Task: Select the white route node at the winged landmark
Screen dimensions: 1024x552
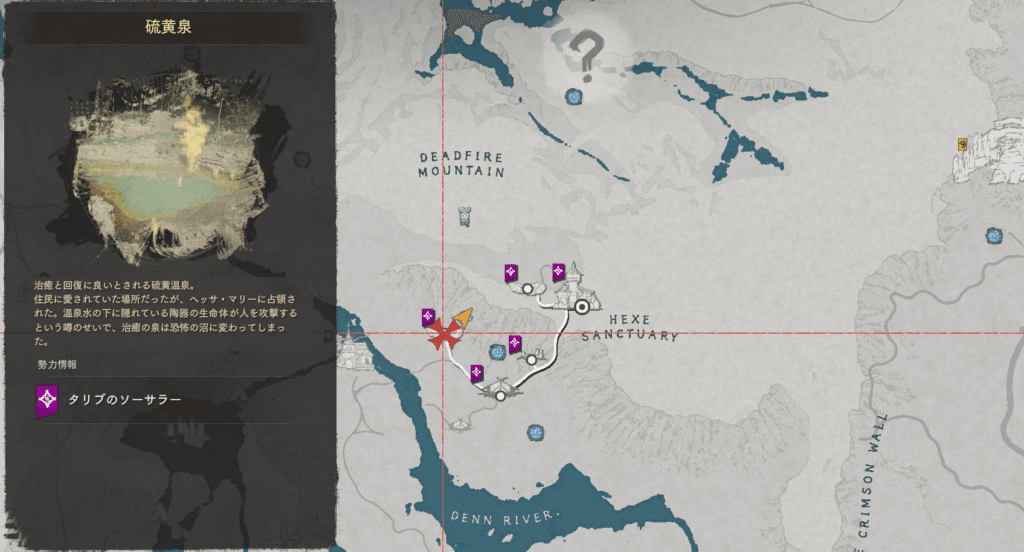Action: coord(501,395)
